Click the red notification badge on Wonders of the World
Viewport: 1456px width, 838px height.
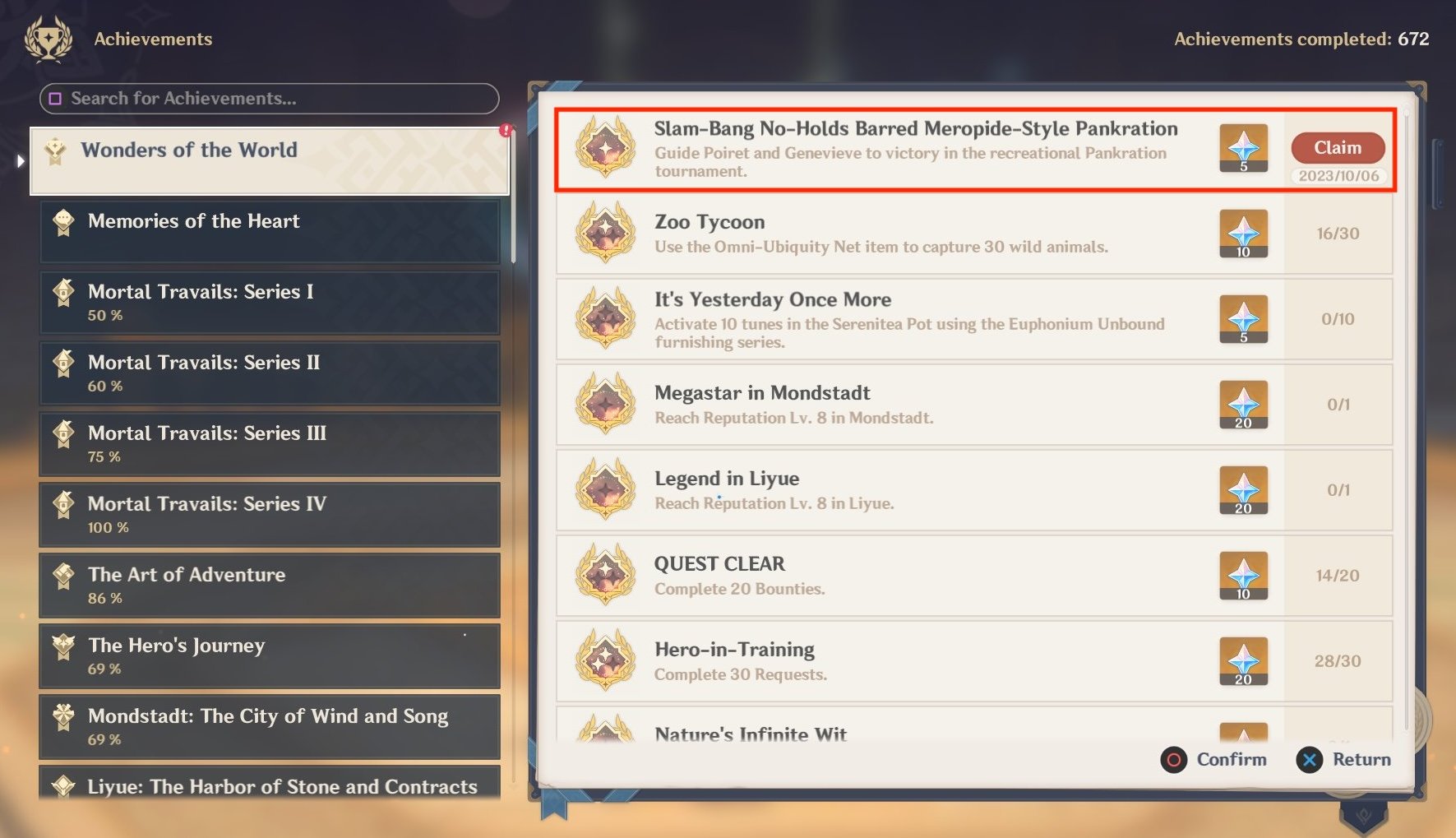tap(507, 129)
